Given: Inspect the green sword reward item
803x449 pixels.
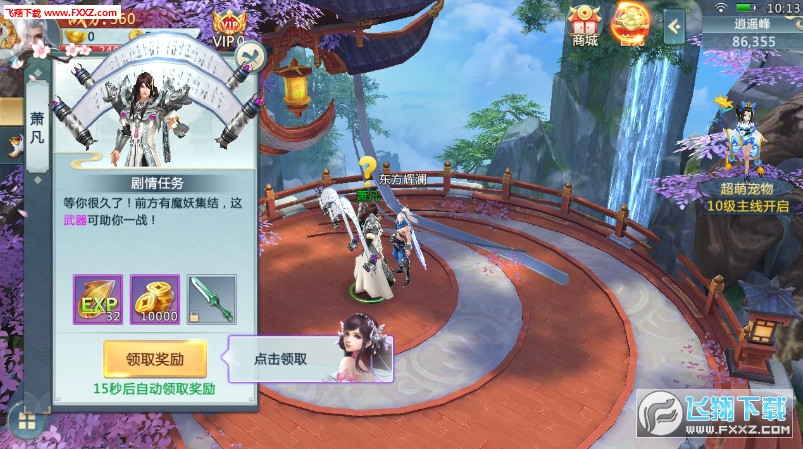Looking at the screenshot, I should [211, 299].
